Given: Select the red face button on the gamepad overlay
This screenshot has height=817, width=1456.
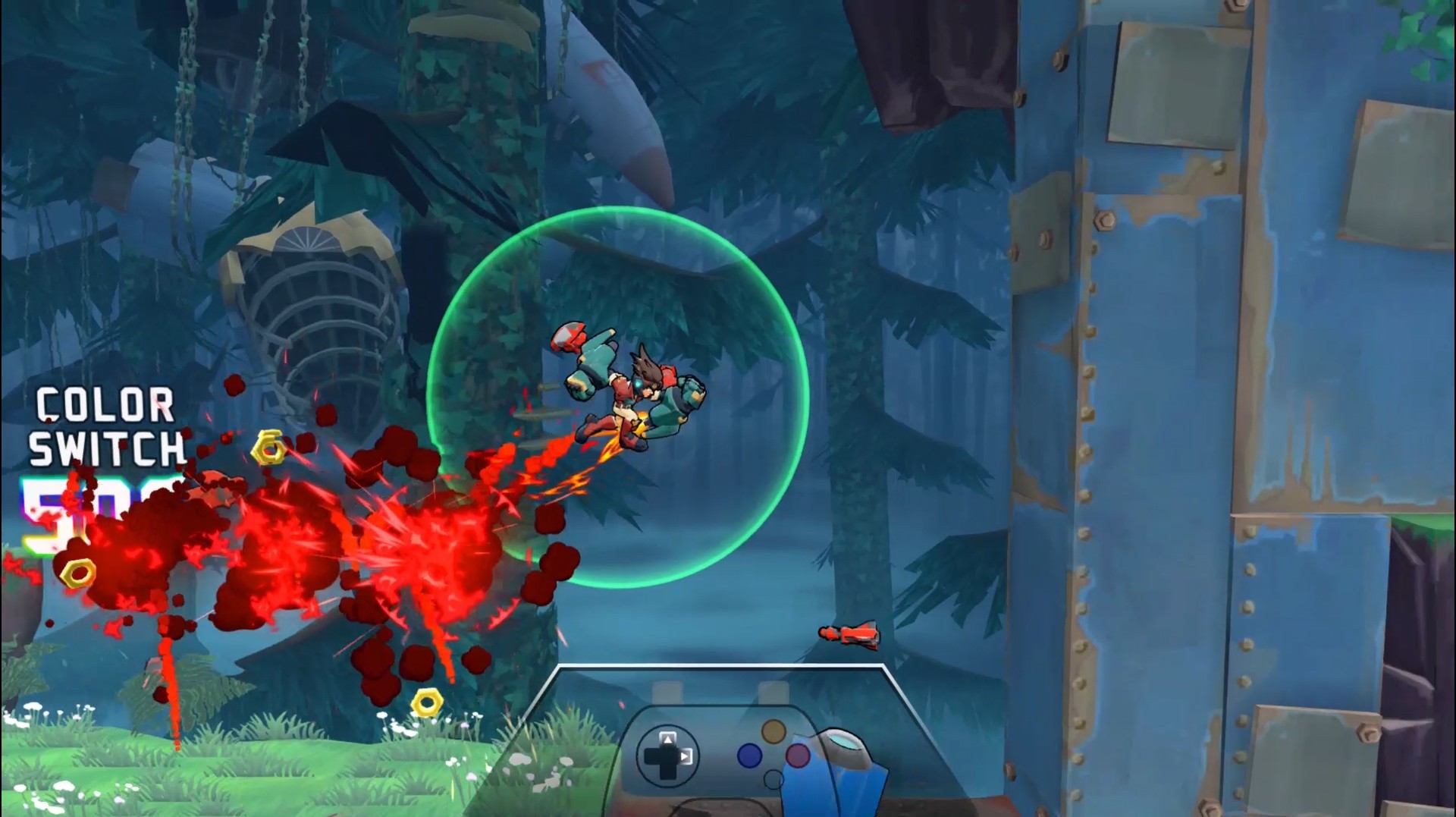Looking at the screenshot, I should point(798,756).
